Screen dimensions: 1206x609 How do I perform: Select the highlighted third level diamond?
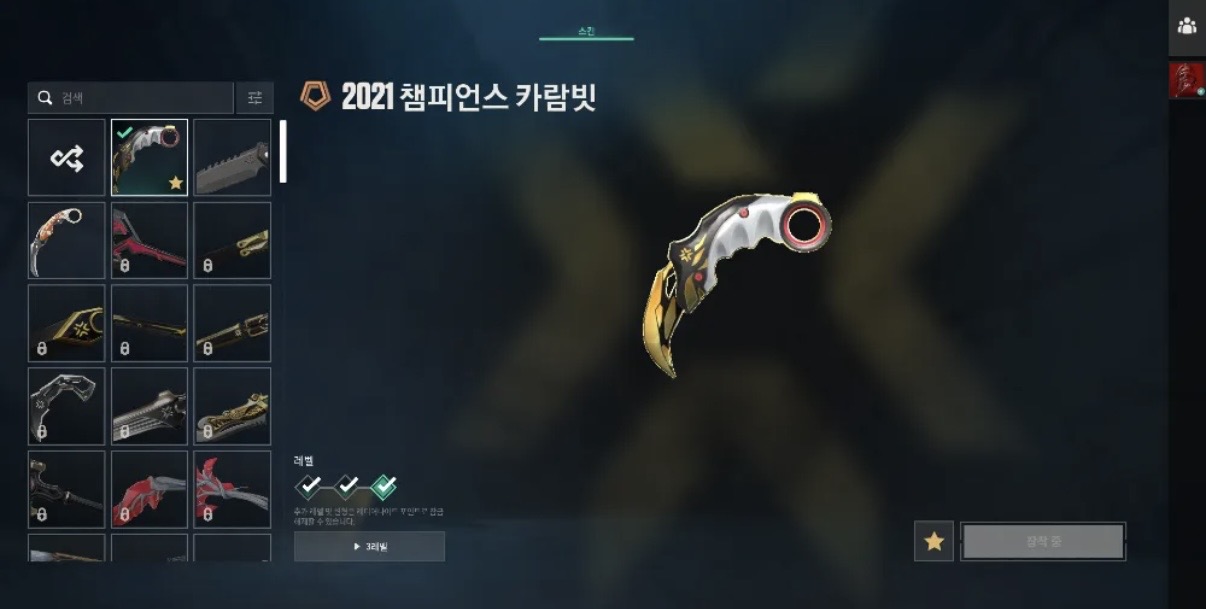(x=383, y=487)
